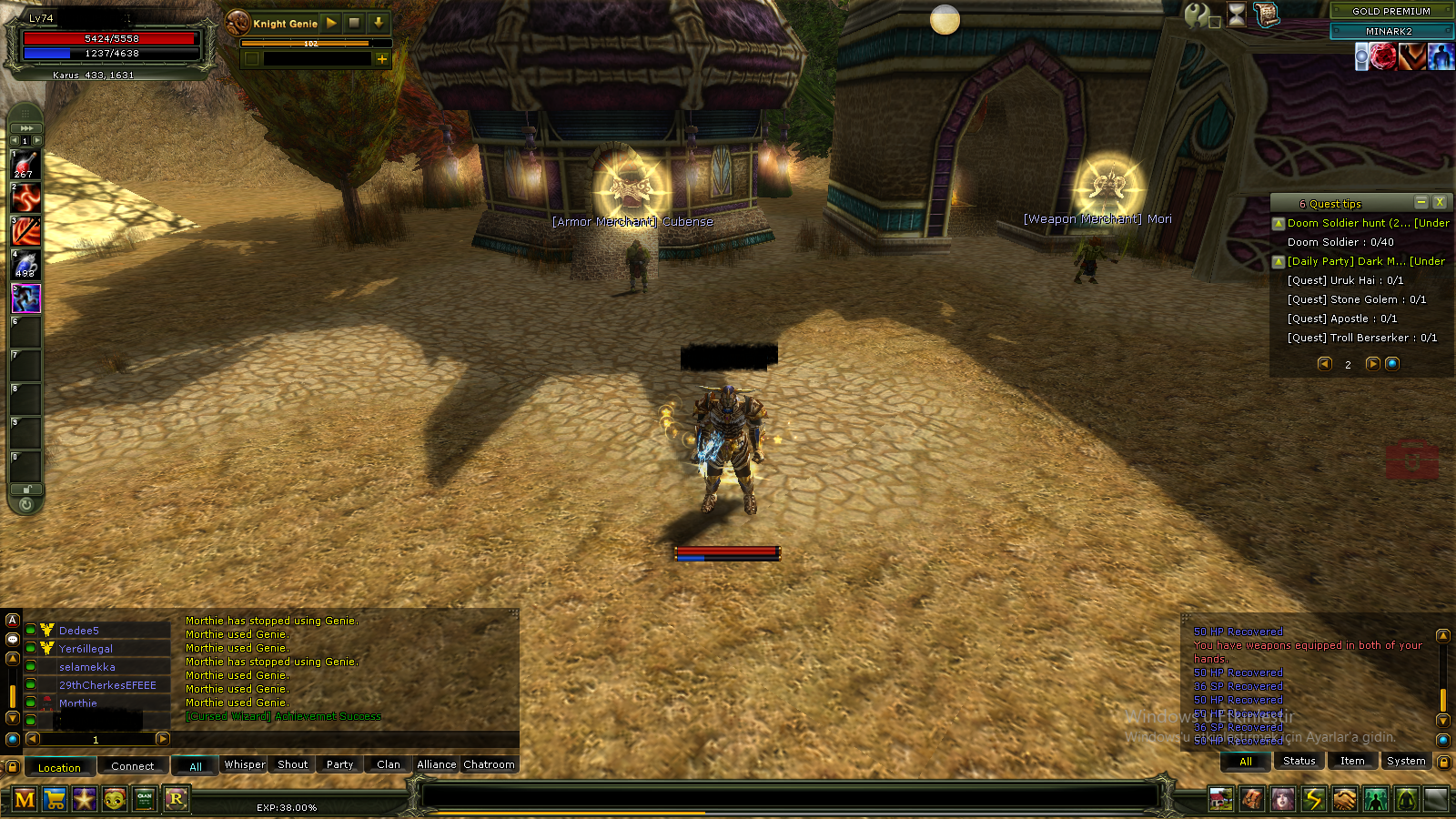Open the Party chat tab
Image resolution: width=1456 pixels, height=819 pixels.
[339, 764]
